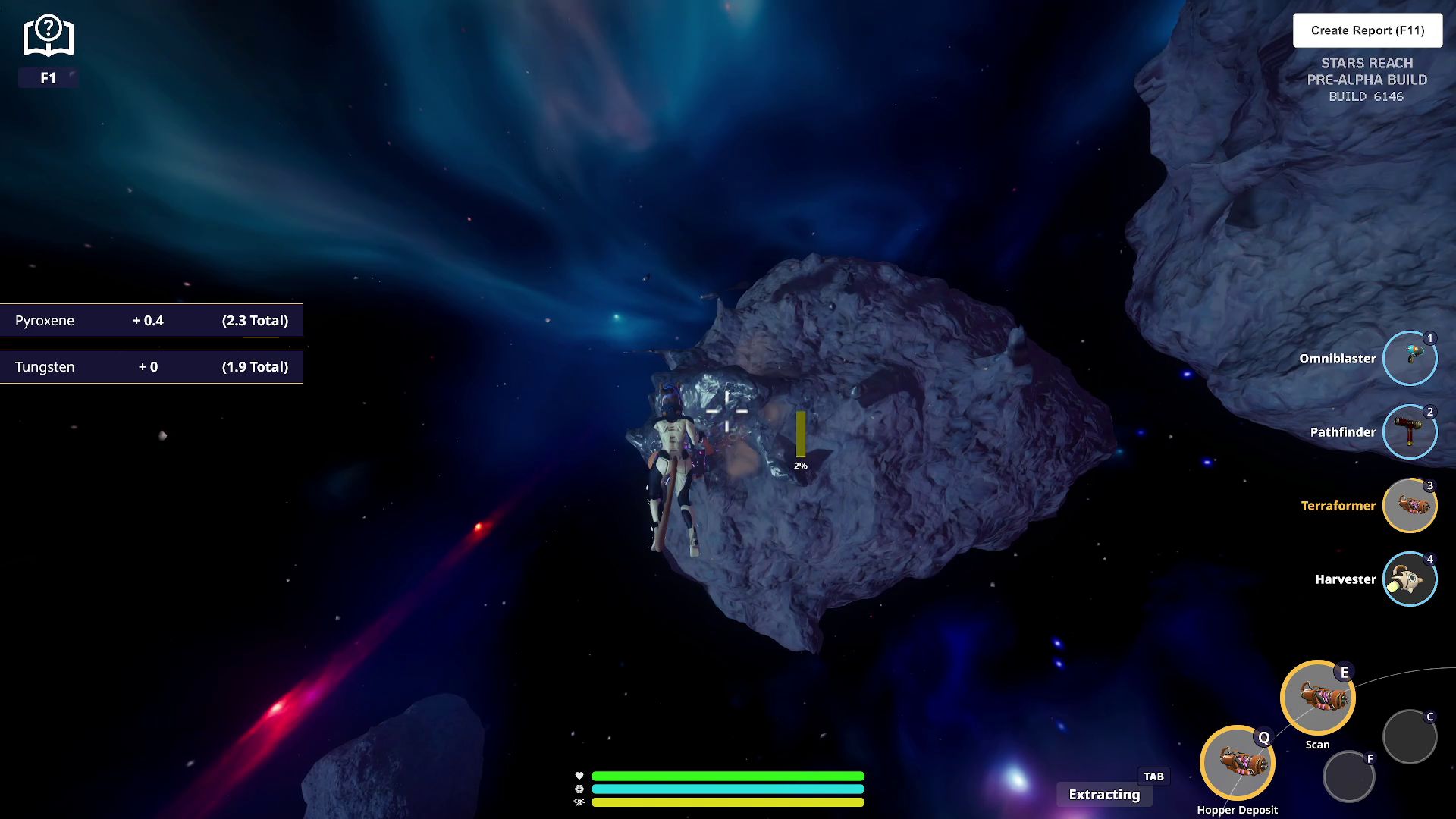
Task: Open the help guide book icon
Action: click(48, 36)
